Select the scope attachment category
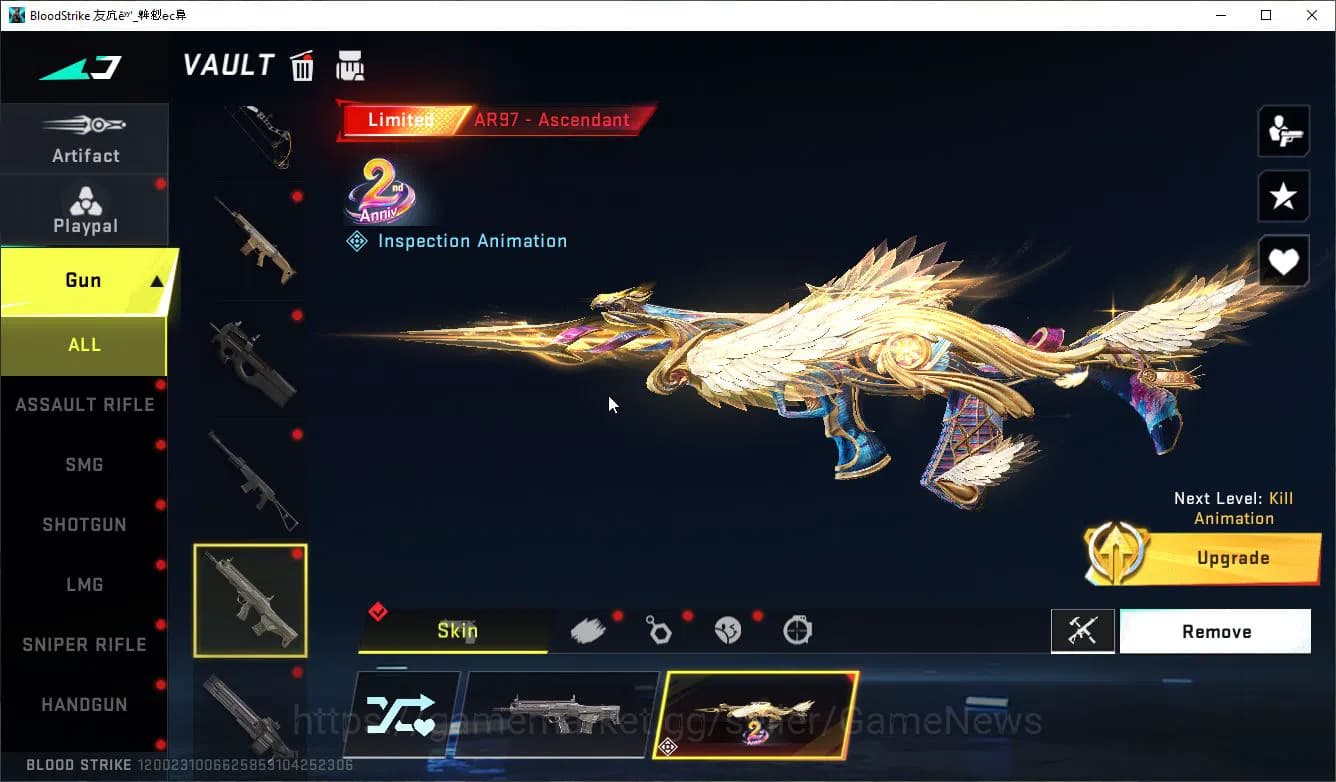Screen dimensions: 1336x782 [x=796, y=630]
